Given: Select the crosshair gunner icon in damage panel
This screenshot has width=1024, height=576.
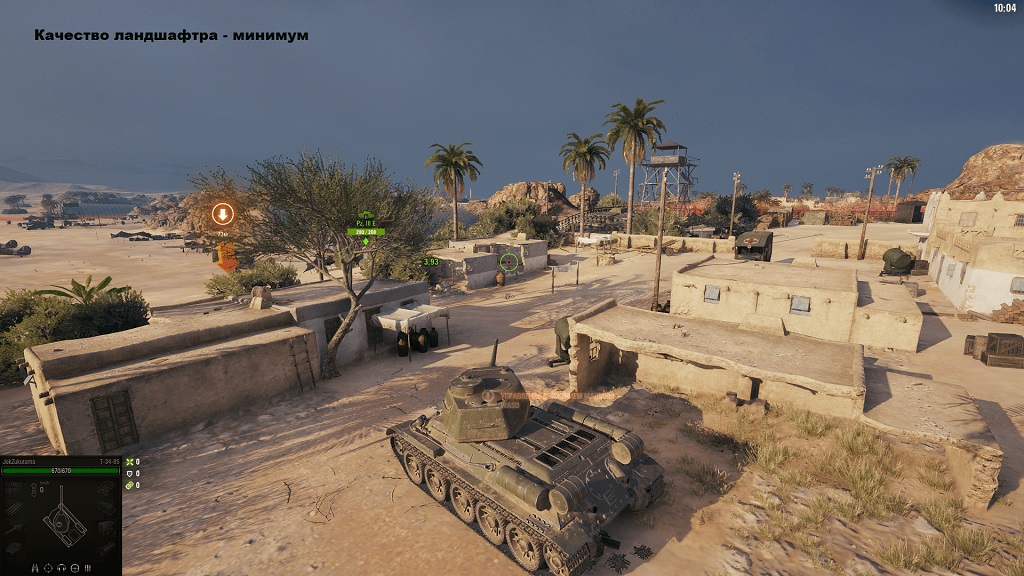Looking at the screenshot, I should pos(48,568).
